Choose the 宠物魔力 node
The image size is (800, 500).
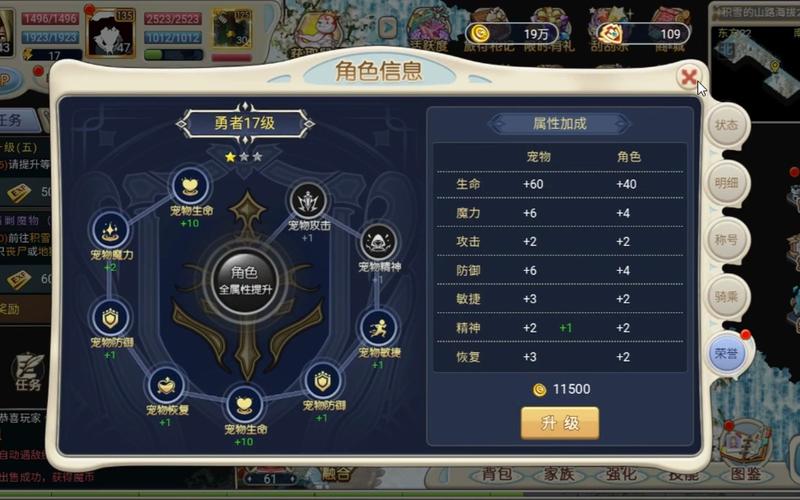[111, 231]
